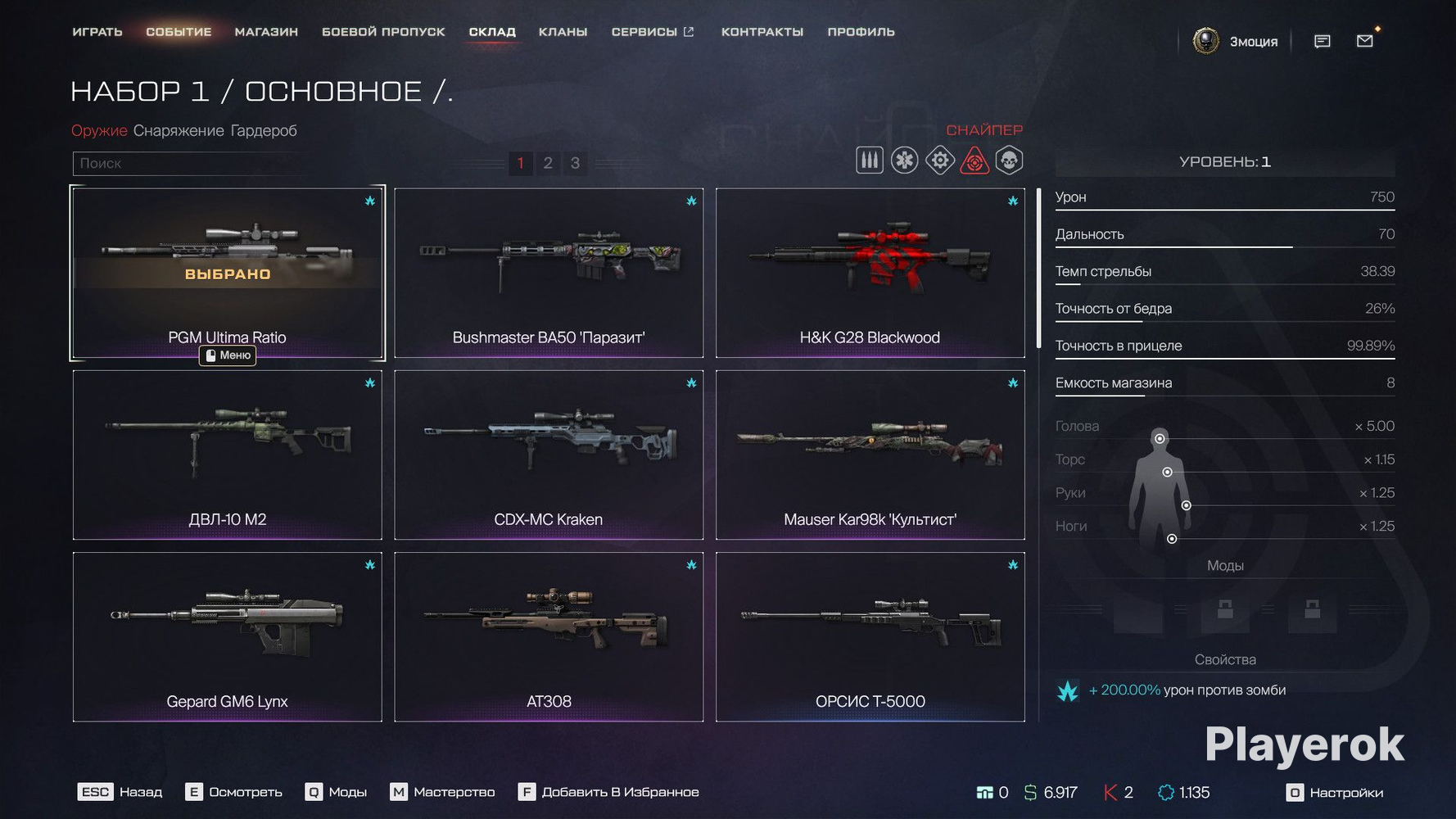Open the Магазин shop menu
The height and width of the screenshot is (819, 1456).
point(266,32)
